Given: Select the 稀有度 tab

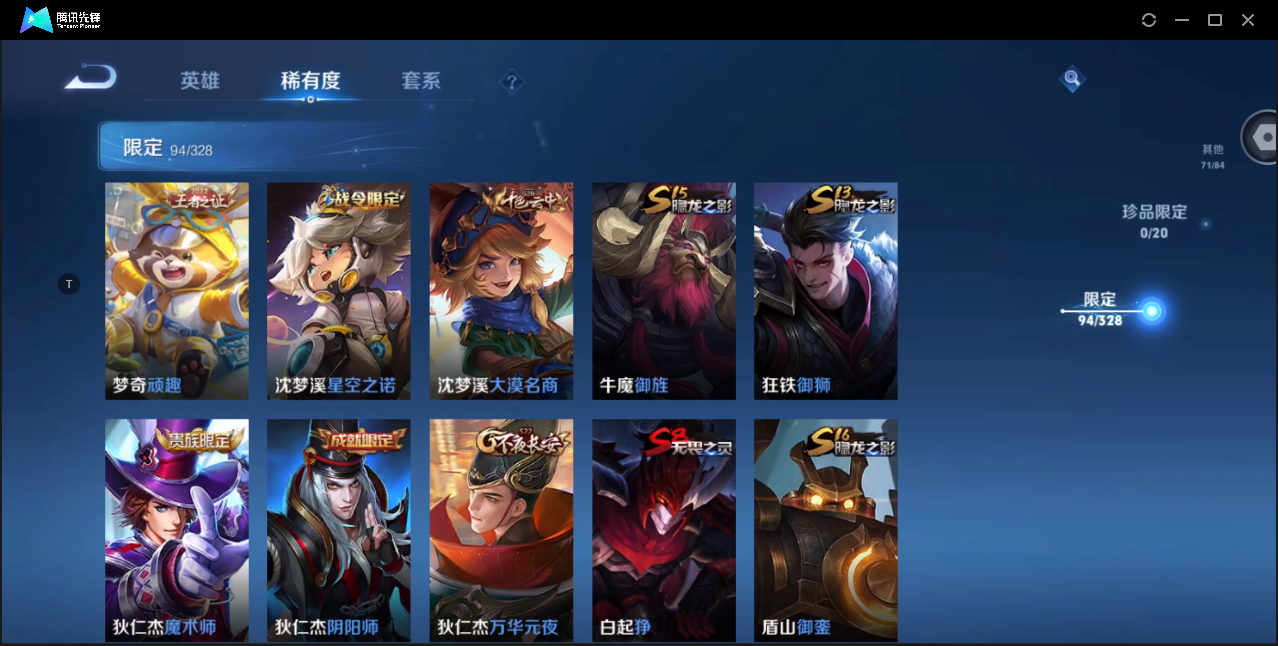Looking at the screenshot, I should (310, 81).
